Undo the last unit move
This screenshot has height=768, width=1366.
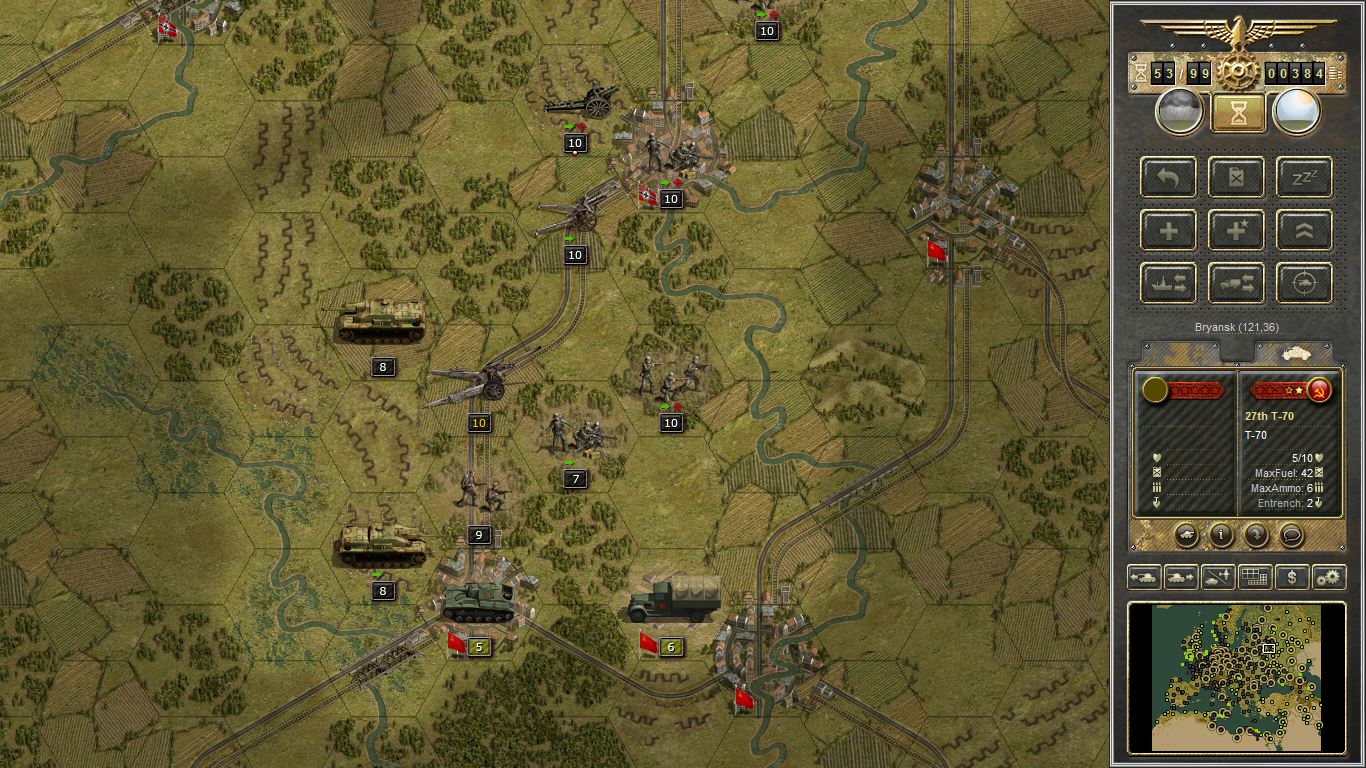[1167, 177]
